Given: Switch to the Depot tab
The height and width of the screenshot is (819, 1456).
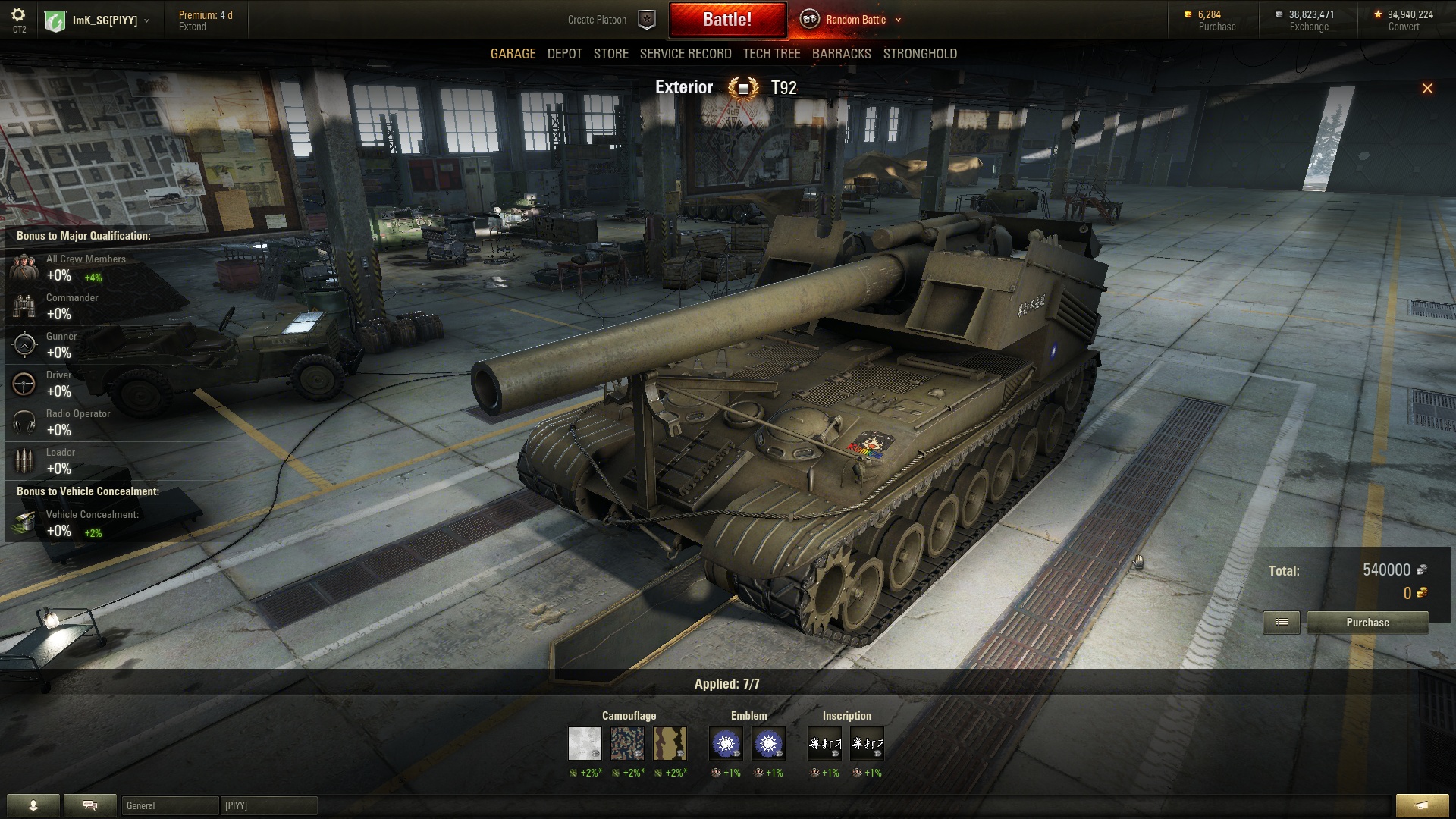Looking at the screenshot, I should pyautogui.click(x=564, y=54).
